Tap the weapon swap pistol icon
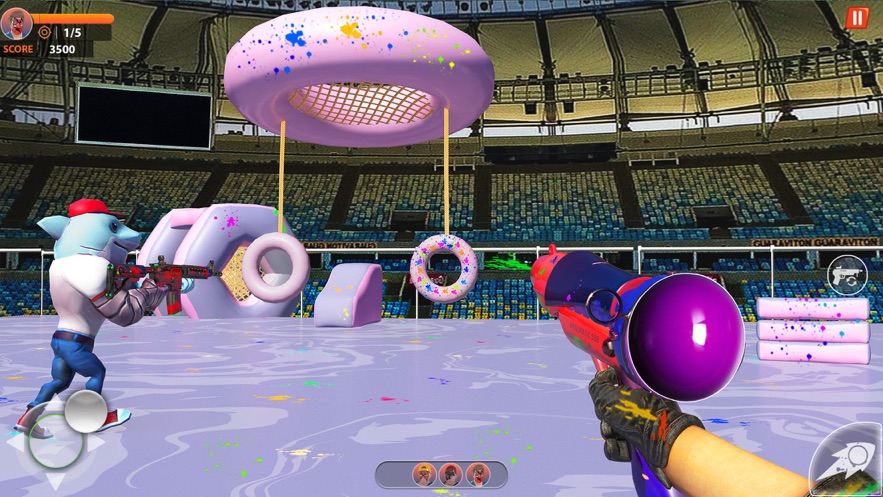Viewport: 883px width, 497px height. (x=846, y=275)
